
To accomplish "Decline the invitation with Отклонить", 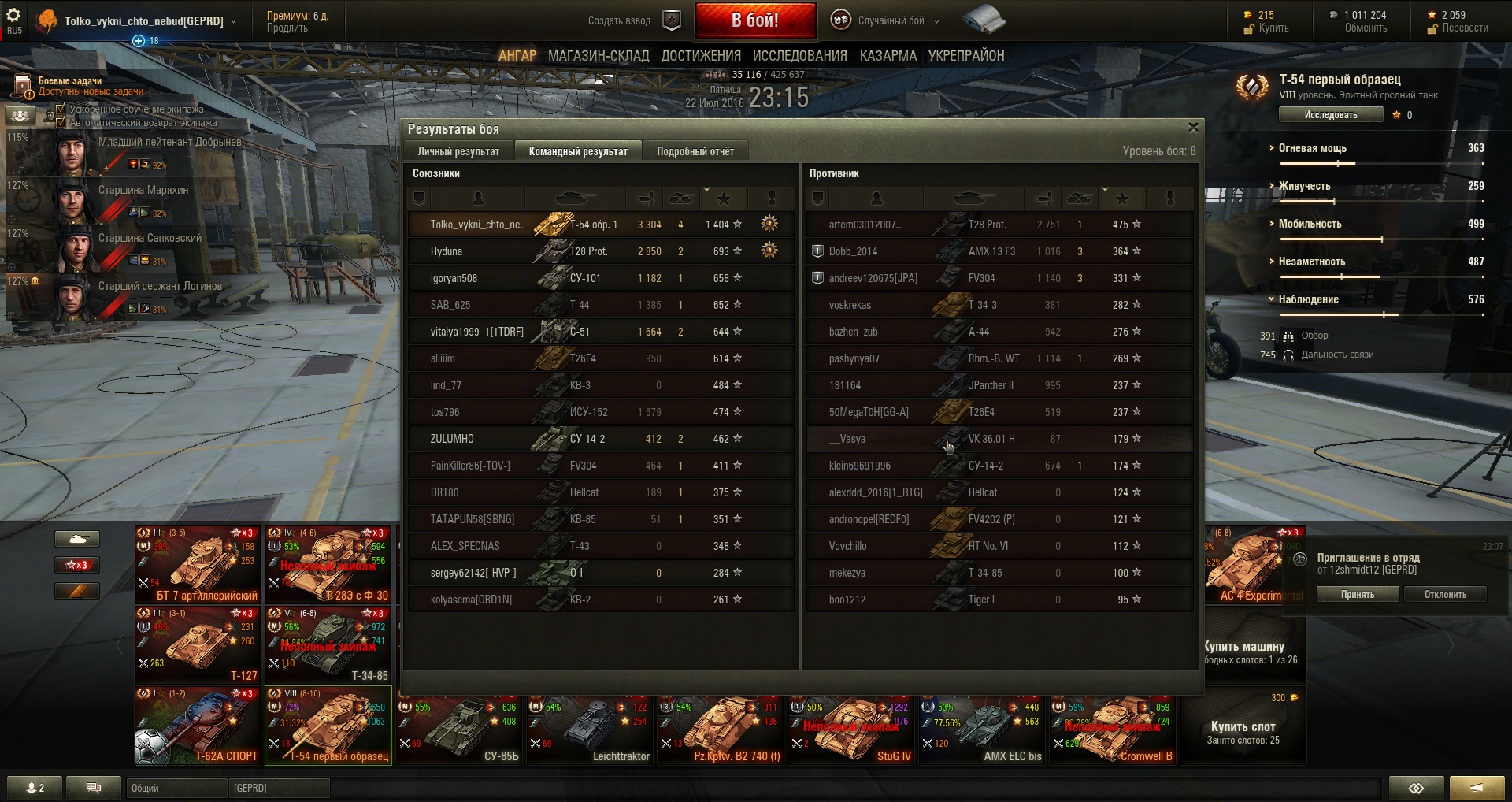I will (x=1445, y=595).
